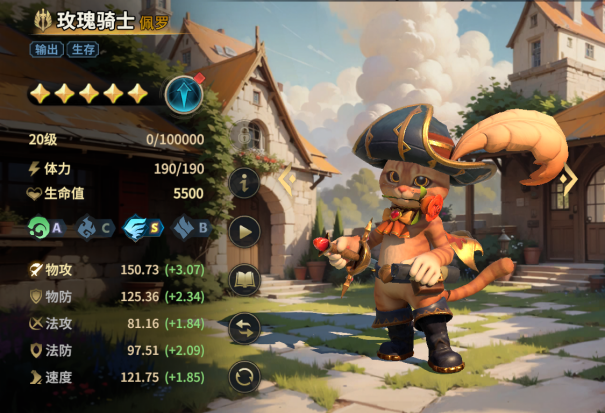Select the green swirl A-rank skill icon
The width and height of the screenshot is (605, 413).
[x=41, y=227]
